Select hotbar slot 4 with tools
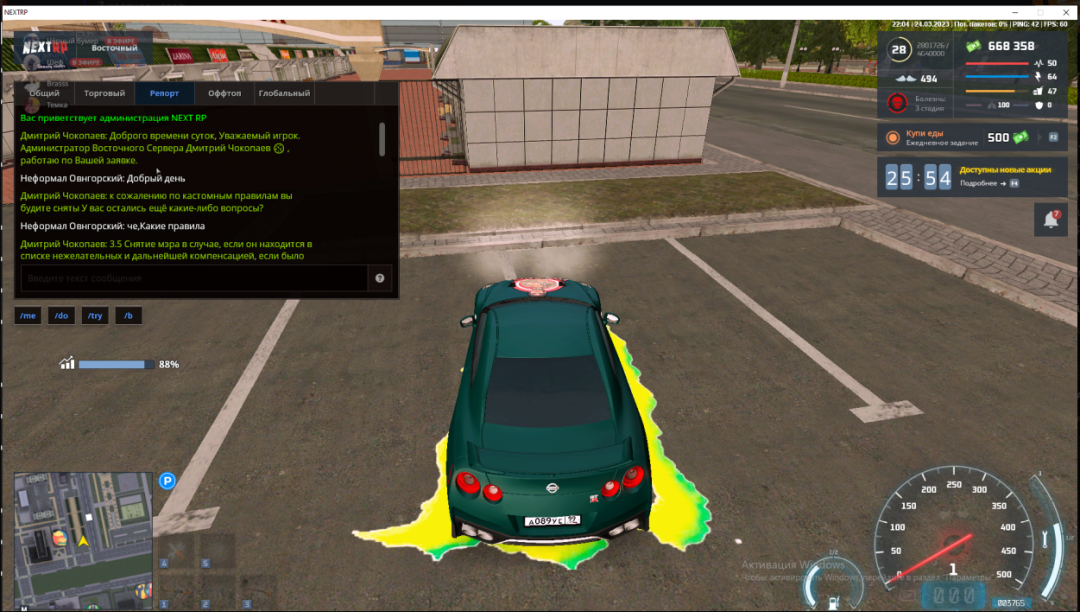Screen dimensions: 1080x612 pos(178,552)
